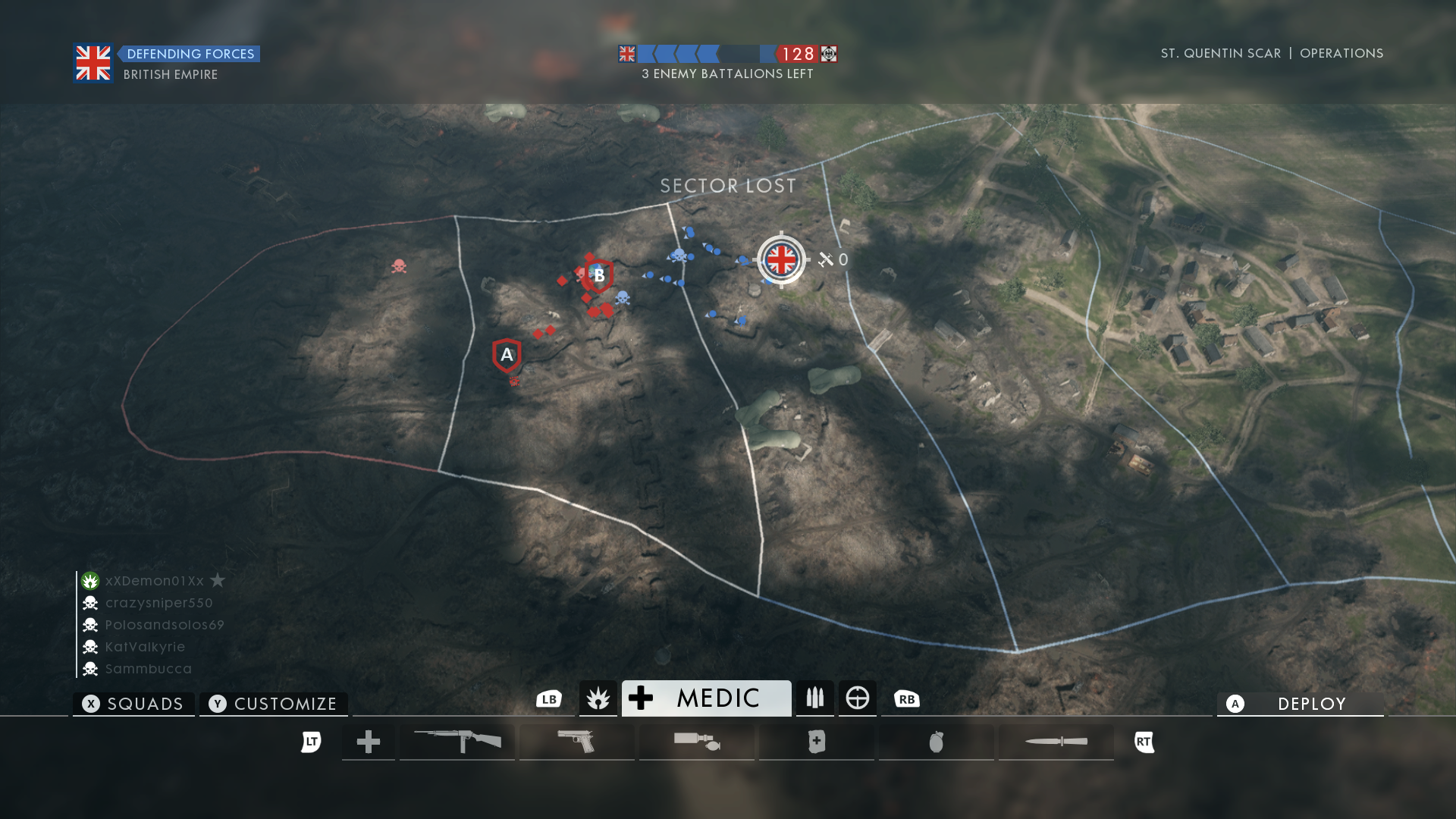This screenshot has height=819, width=1456.
Task: Select the Assault class icon
Action: click(598, 698)
